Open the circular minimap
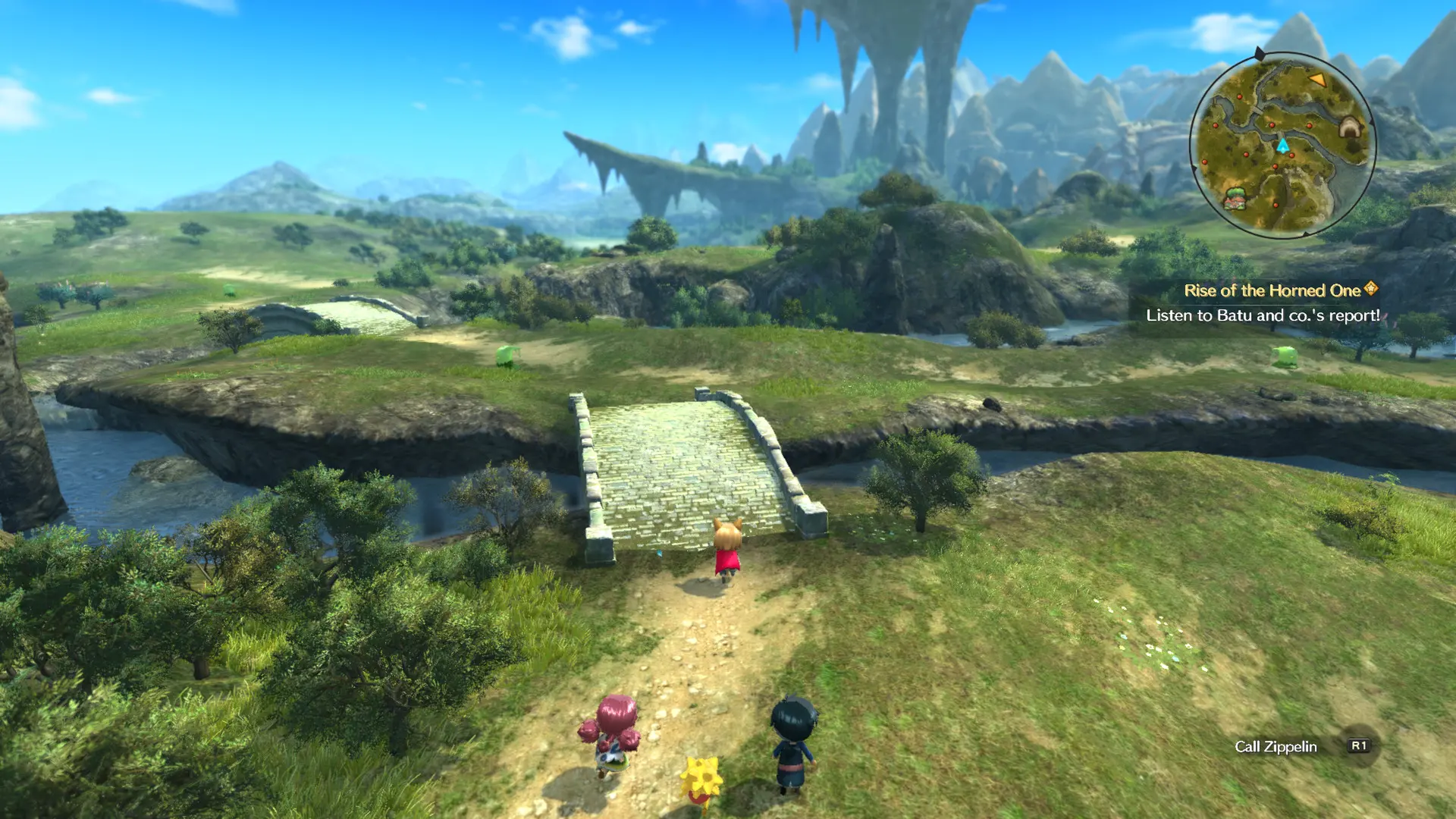This screenshot has width=1456, height=819. tap(1282, 144)
